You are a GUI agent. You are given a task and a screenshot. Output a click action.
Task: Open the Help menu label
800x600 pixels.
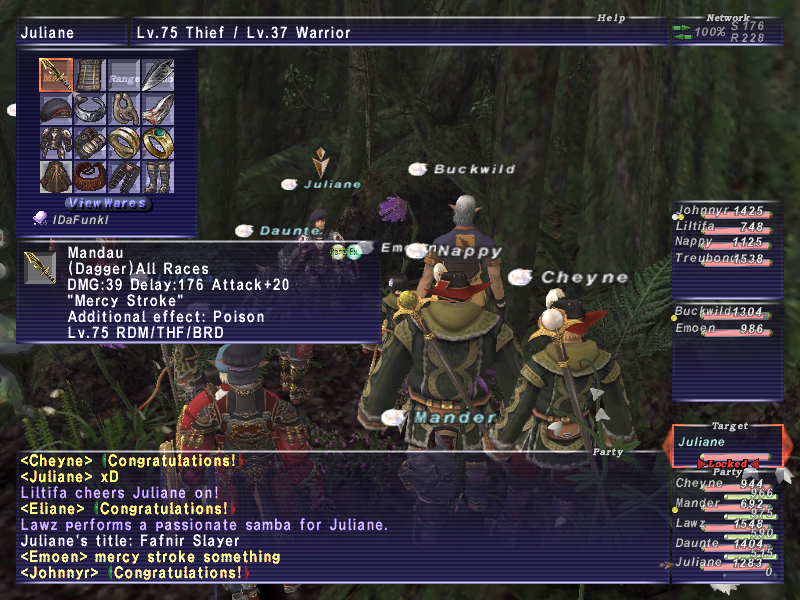[x=610, y=17]
